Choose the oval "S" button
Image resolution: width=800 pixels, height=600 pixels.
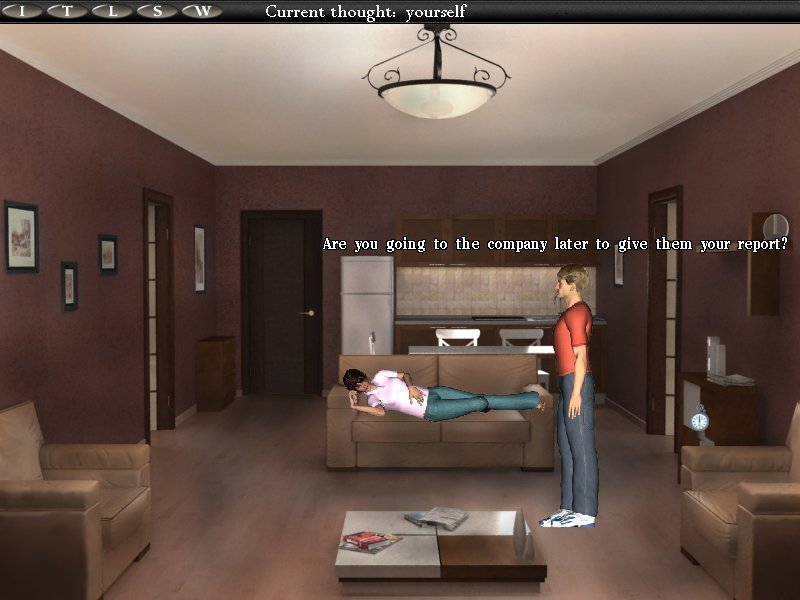157,11
